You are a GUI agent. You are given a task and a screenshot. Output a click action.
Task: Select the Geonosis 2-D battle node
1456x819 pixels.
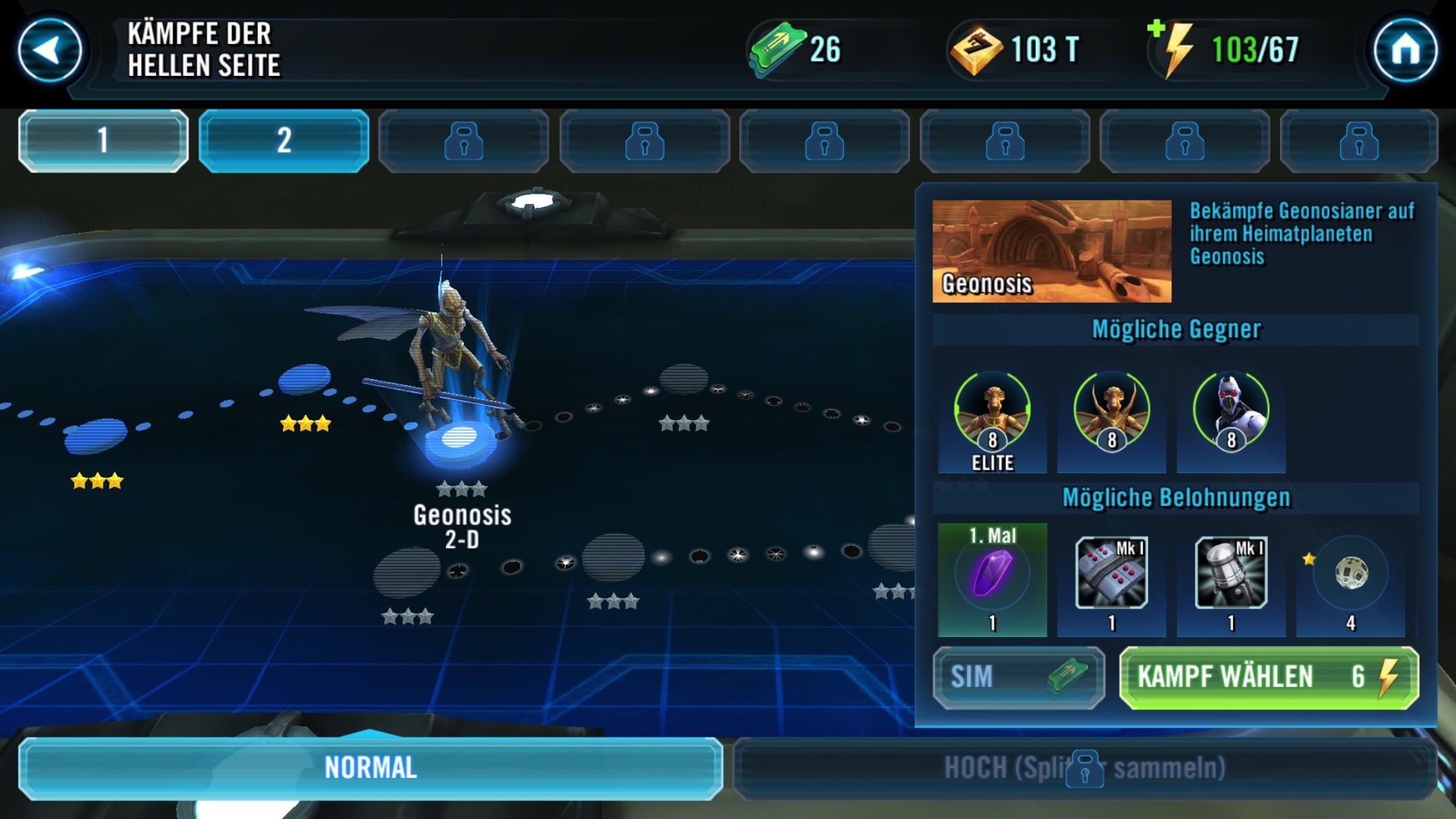(460, 440)
